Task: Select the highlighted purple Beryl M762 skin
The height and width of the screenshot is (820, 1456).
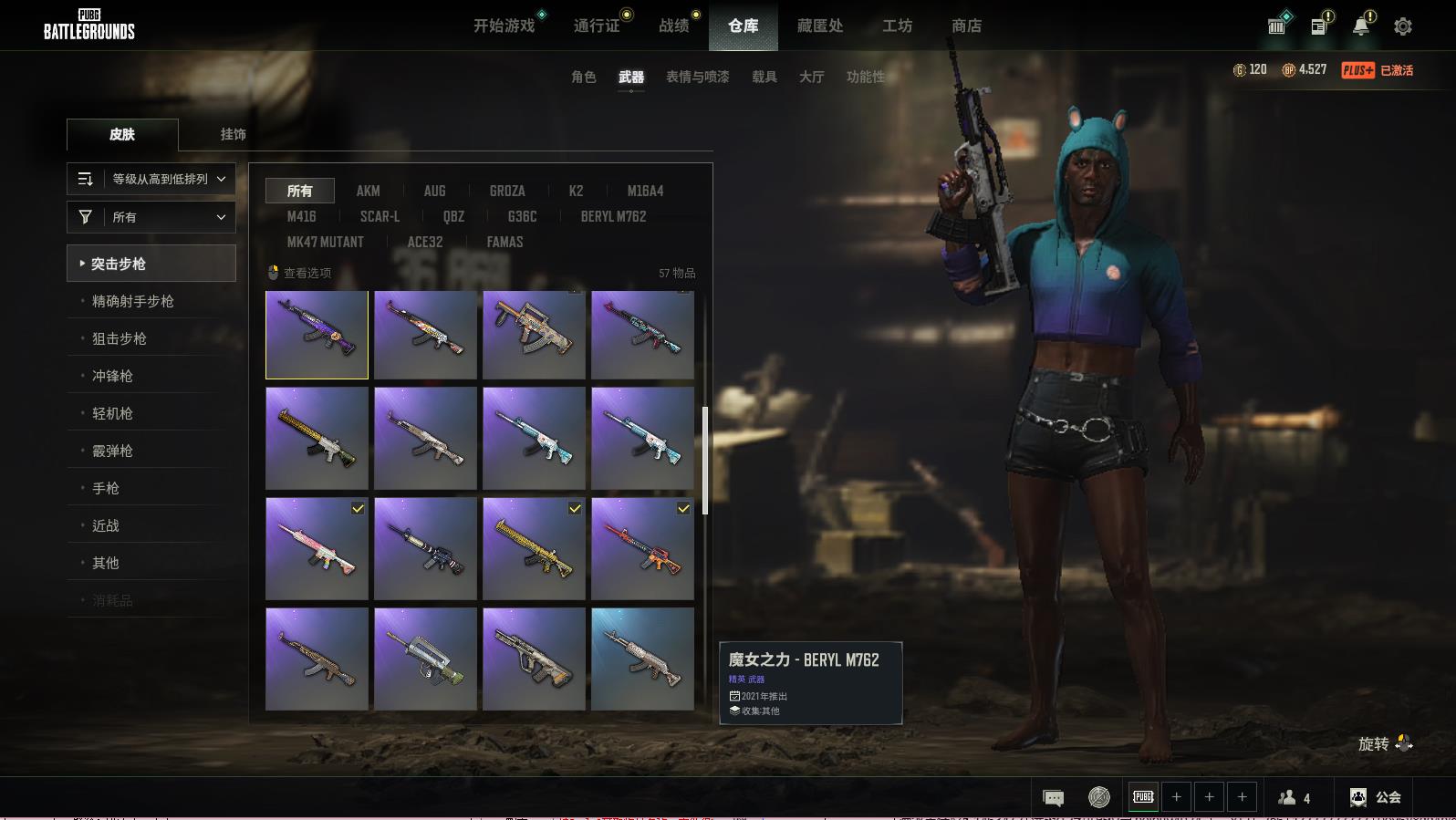Action: click(317, 334)
